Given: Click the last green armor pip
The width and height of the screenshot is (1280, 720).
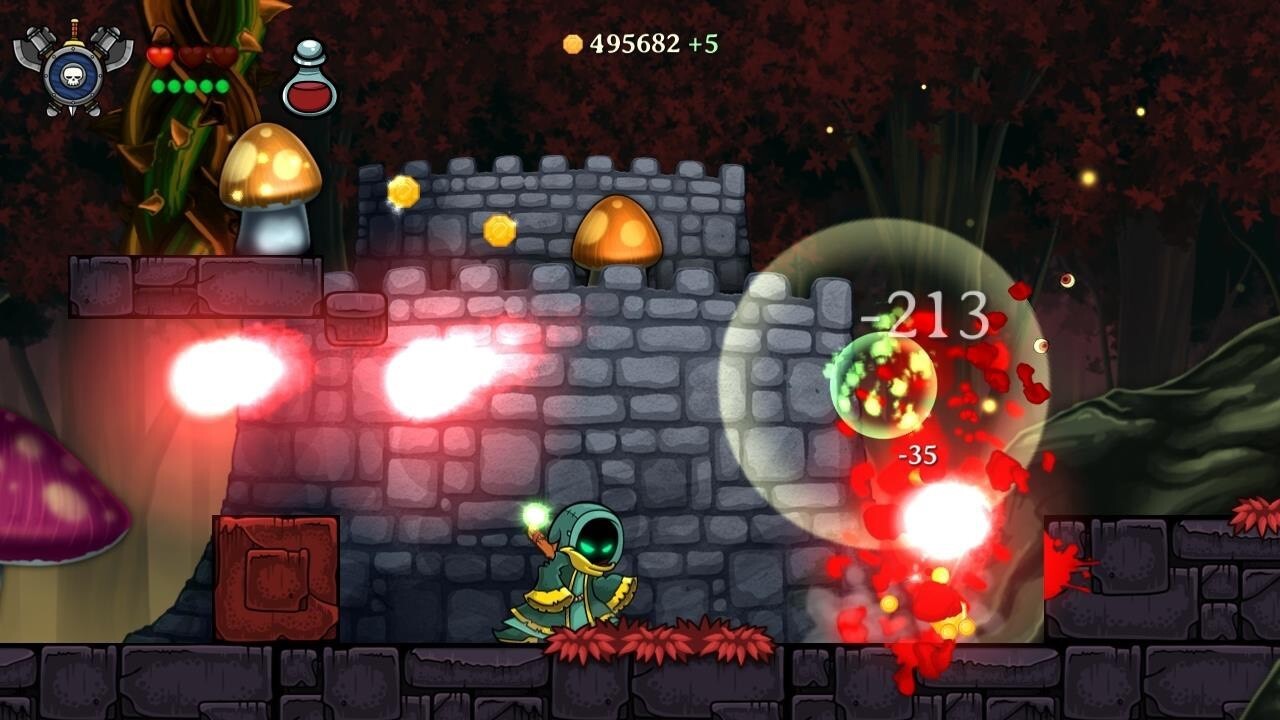Looking at the screenshot, I should (x=221, y=86).
